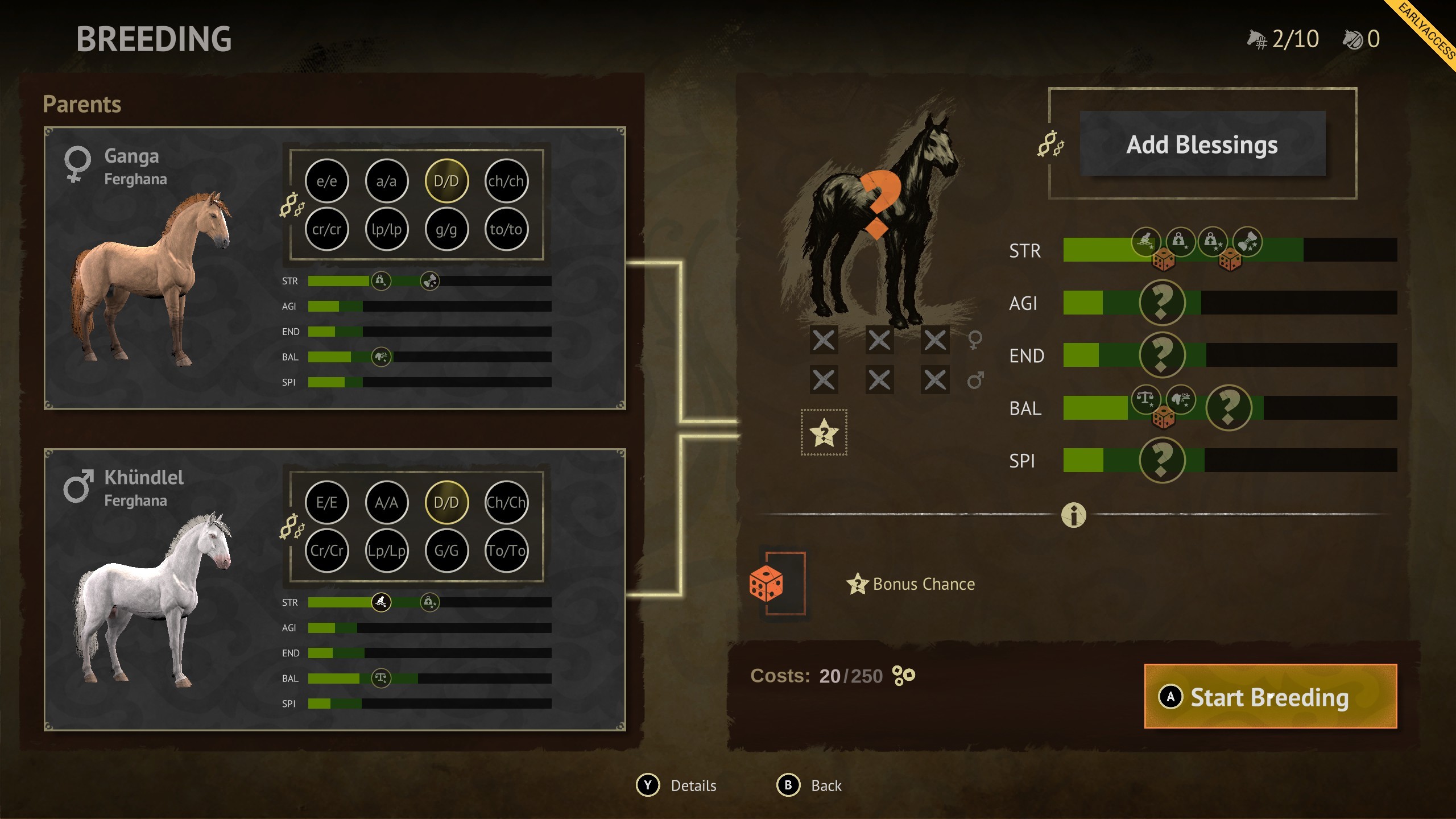Click the padlock trait icon on Khündlel's STR bar
Viewport: 1456px width, 819px height.
pyautogui.click(x=431, y=601)
